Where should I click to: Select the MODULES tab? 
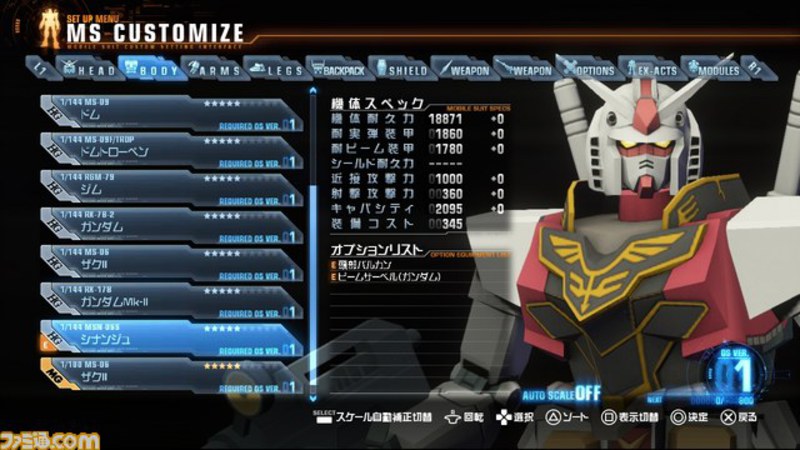pyautogui.click(x=713, y=70)
